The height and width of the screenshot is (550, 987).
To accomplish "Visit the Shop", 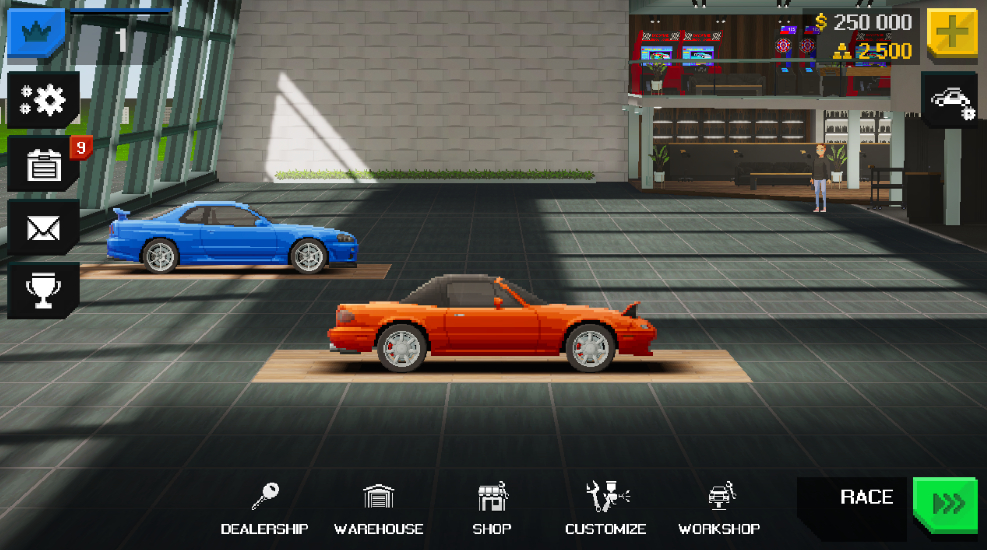I will coord(492,509).
